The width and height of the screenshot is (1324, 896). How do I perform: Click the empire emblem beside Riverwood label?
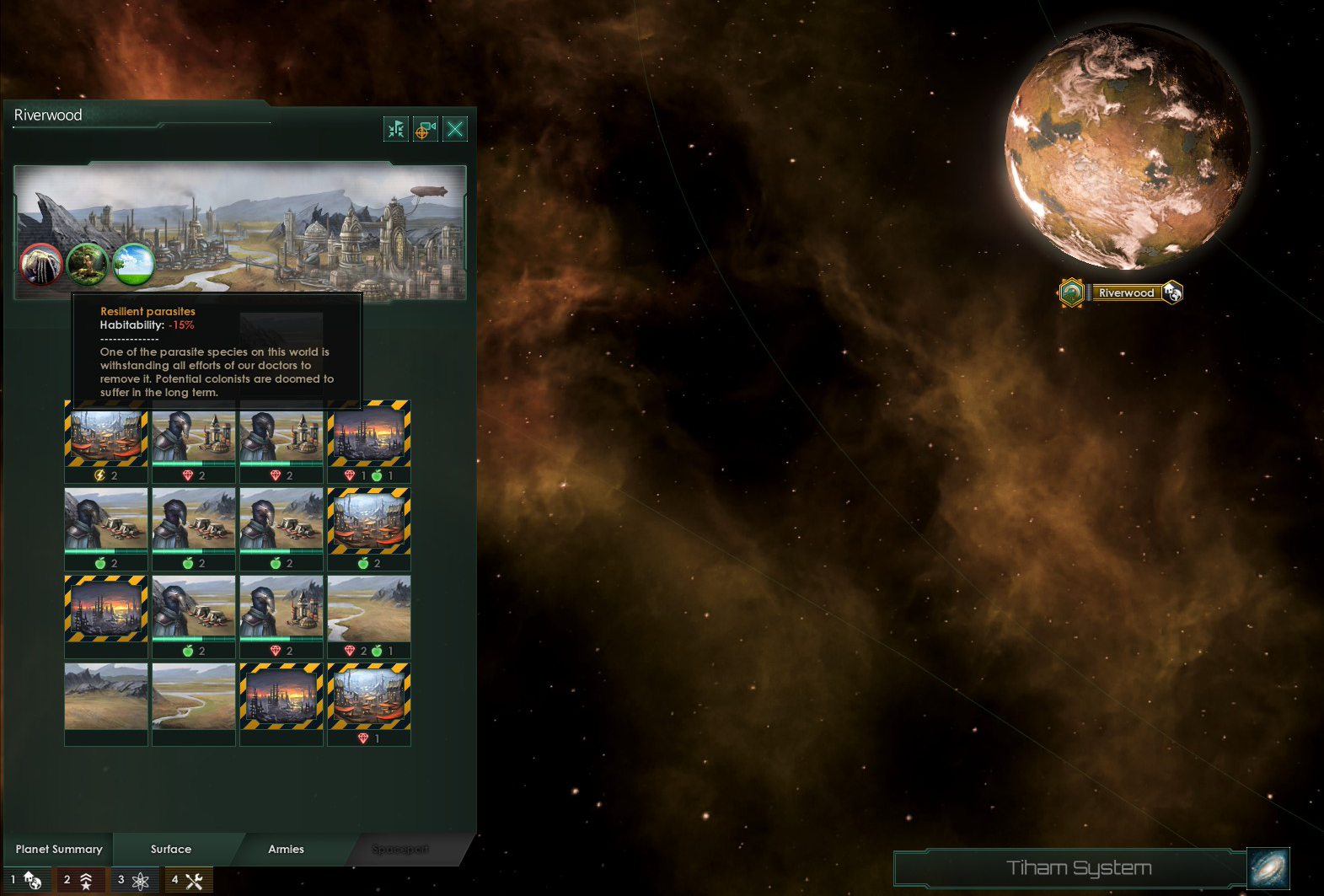1071,292
